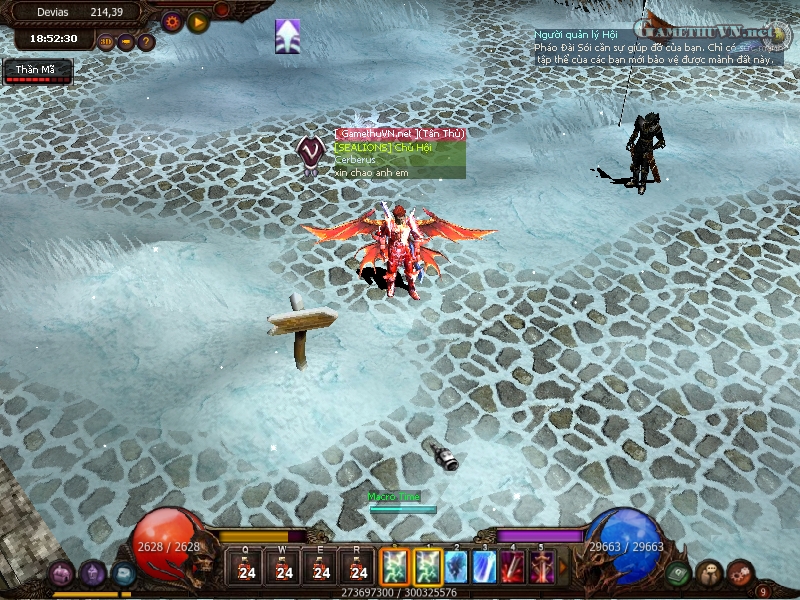Screen dimensions: 800x600
Task: Activate the purple sword skill in slot 5
Action: [x=542, y=567]
